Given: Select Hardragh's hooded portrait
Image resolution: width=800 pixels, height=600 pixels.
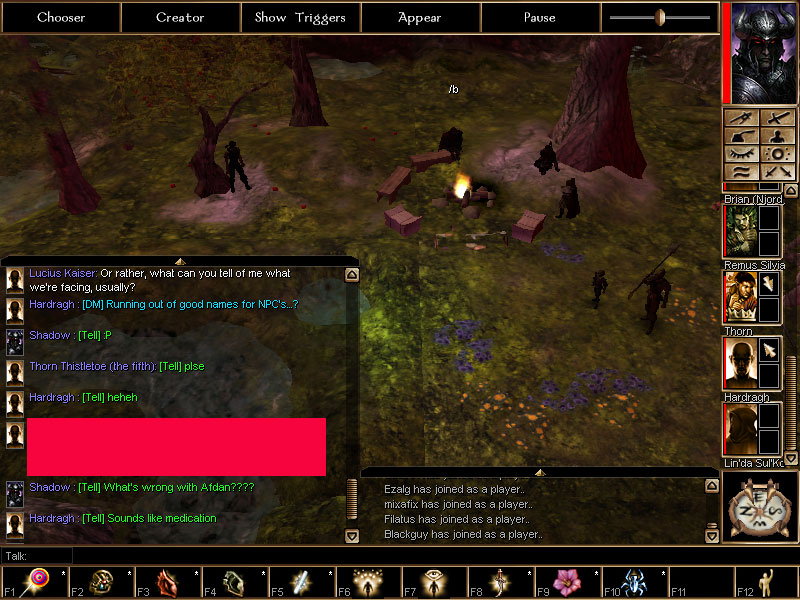Looking at the screenshot, I should [x=739, y=429].
